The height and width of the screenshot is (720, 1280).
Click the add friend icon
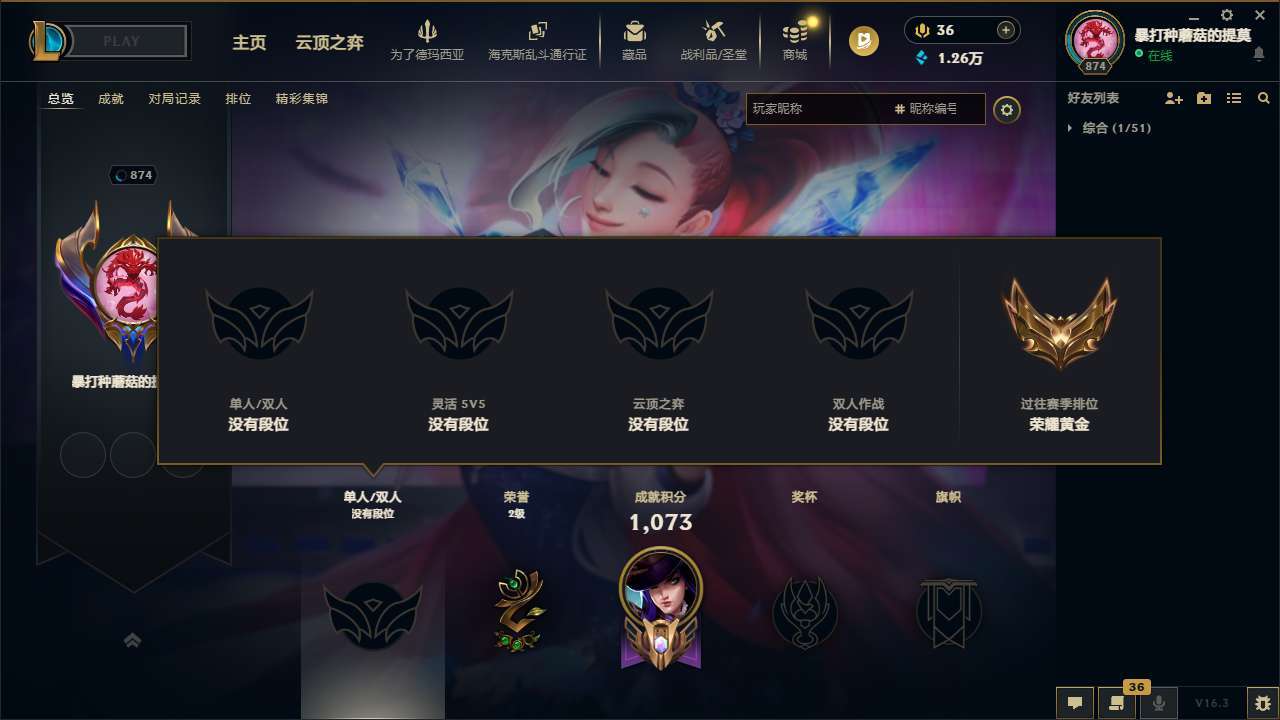(1172, 98)
